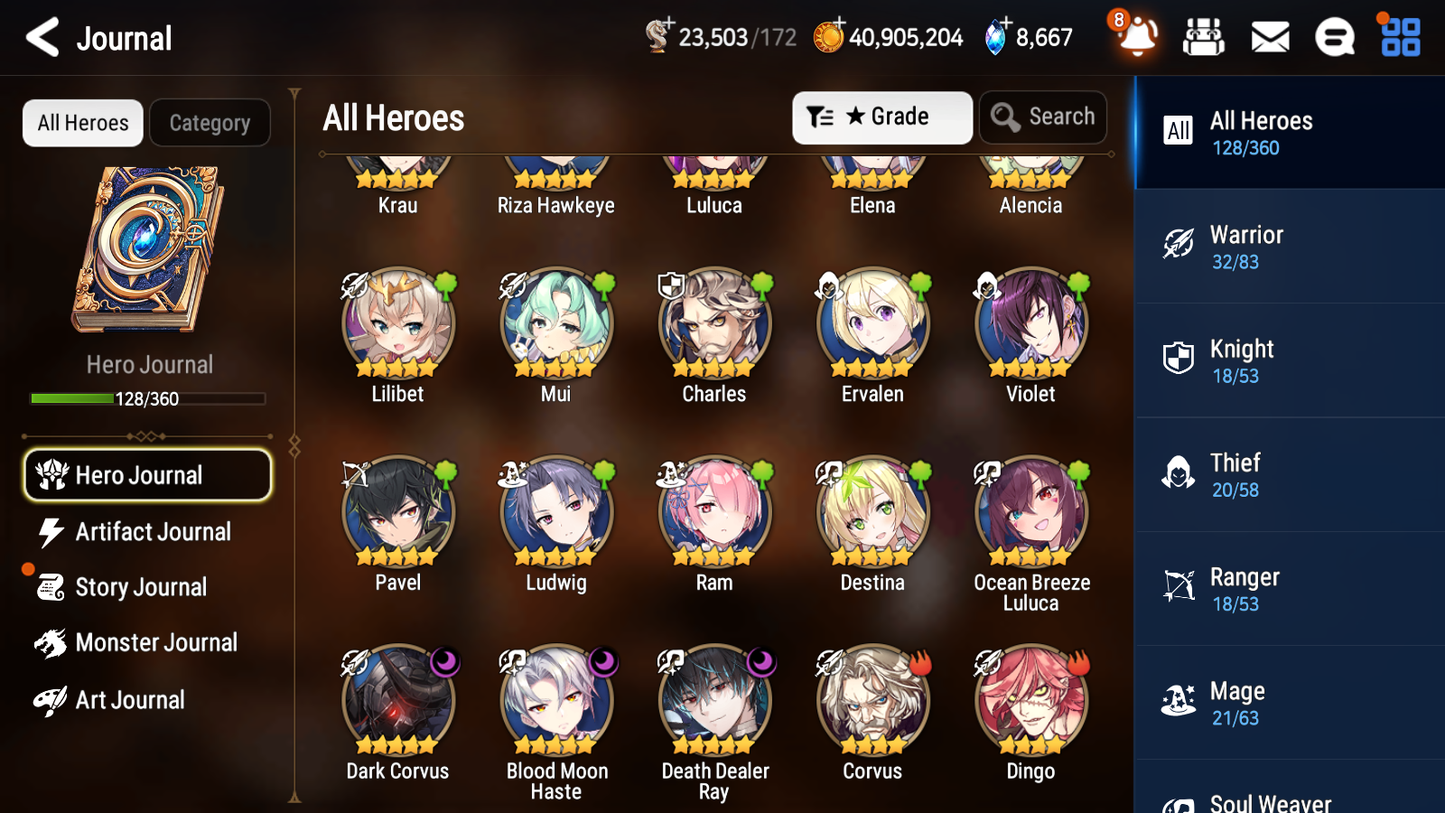Open the inventory crate icon
The width and height of the screenshot is (1445, 813).
click(x=1203, y=36)
